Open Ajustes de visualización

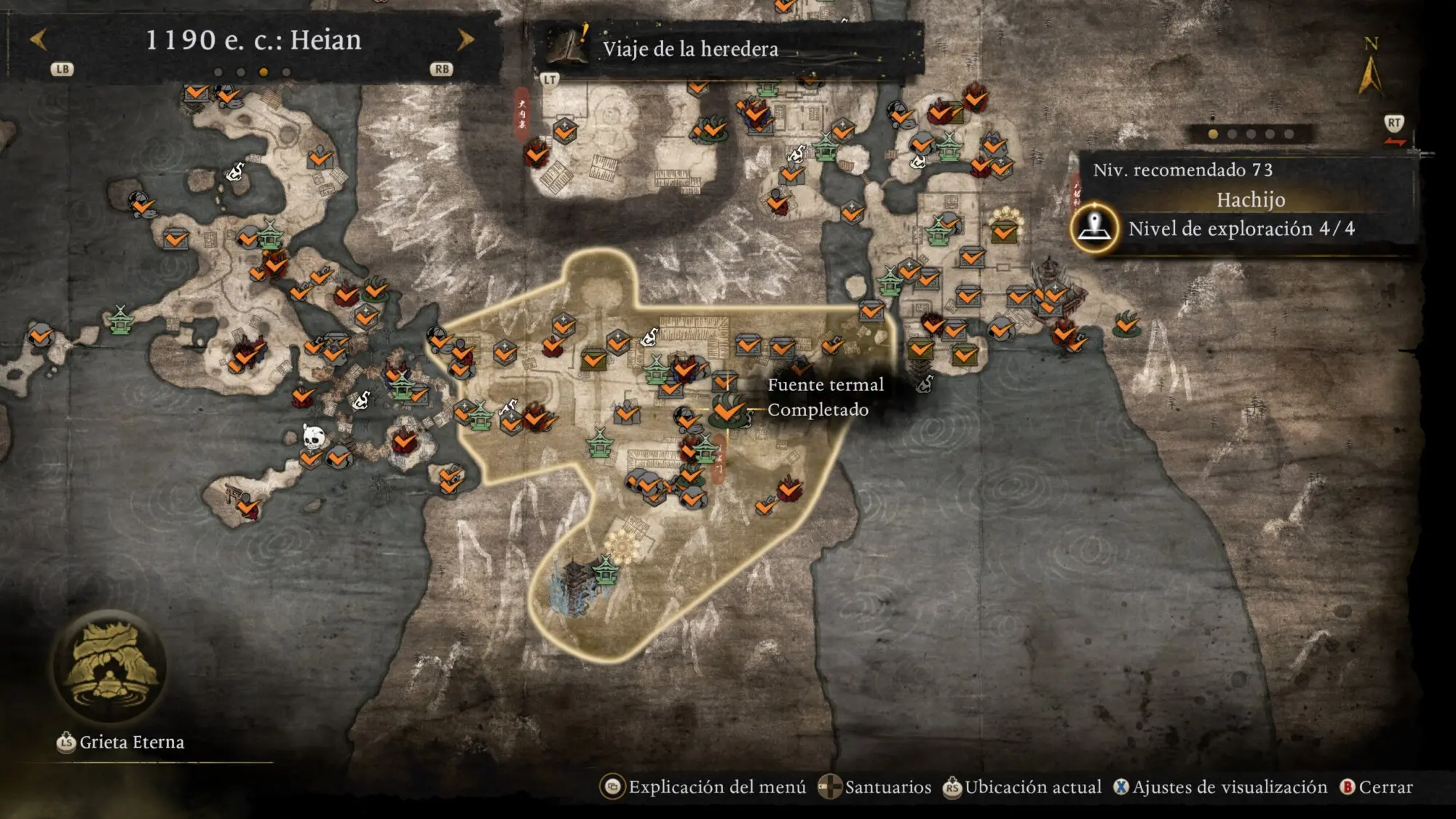(1220, 787)
